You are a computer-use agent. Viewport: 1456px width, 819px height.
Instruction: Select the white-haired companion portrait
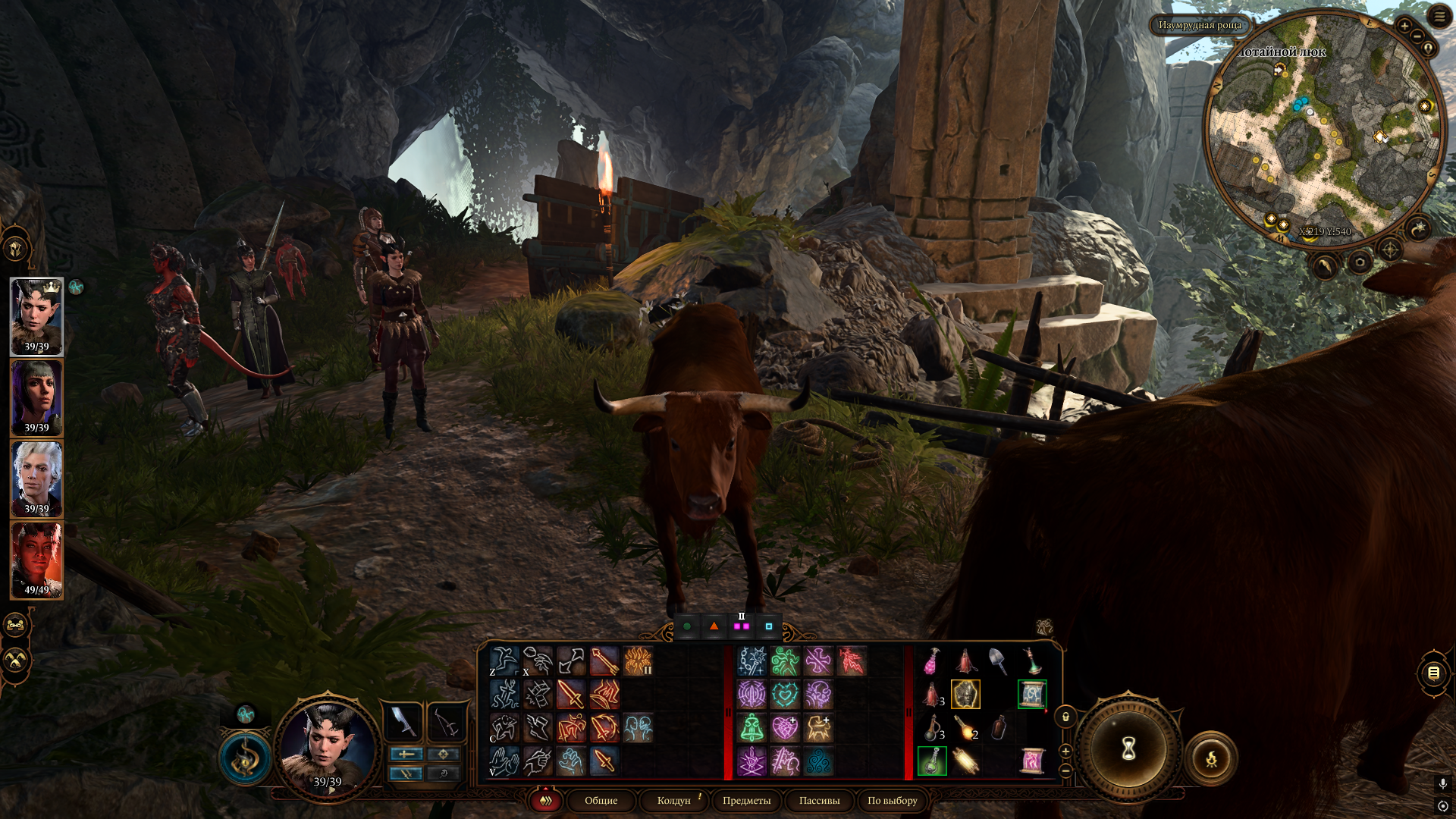pos(36,479)
